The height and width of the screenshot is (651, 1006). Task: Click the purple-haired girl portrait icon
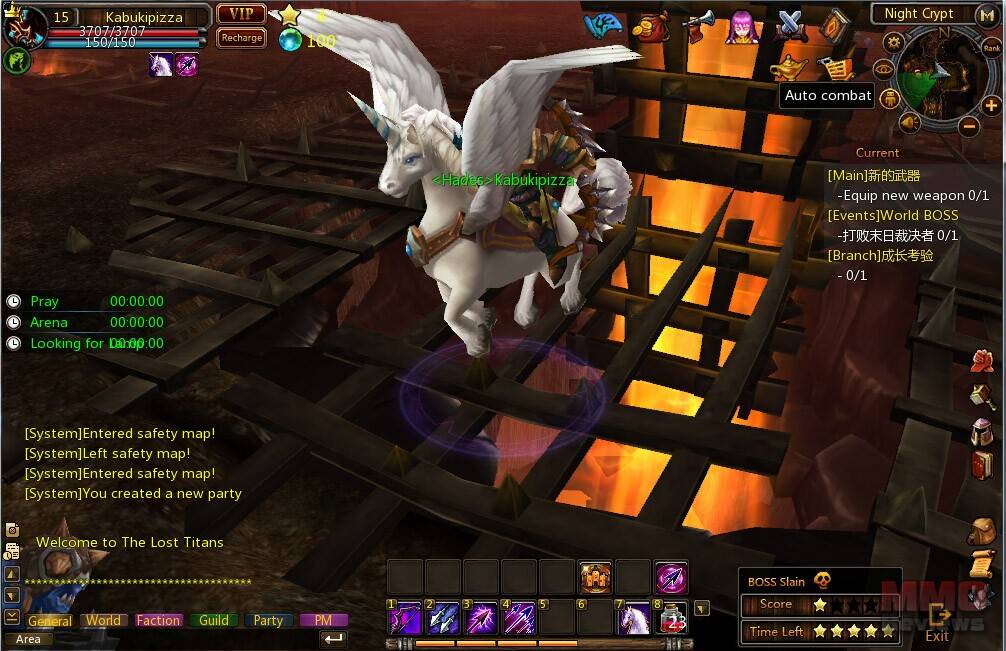click(x=742, y=25)
